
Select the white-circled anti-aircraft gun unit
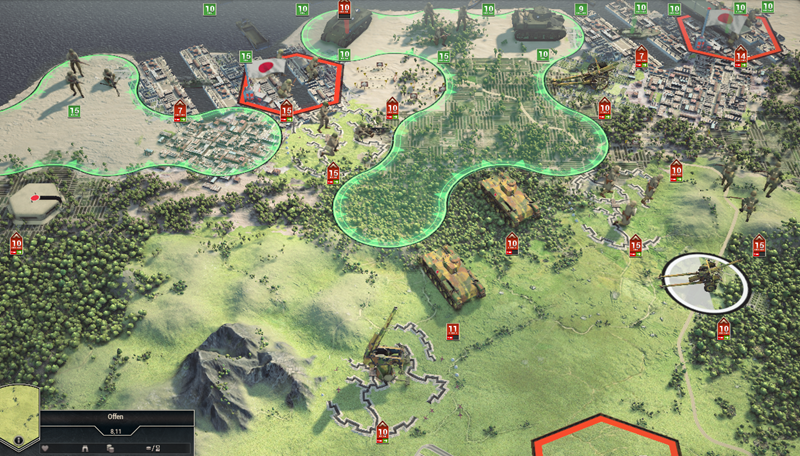coord(708,282)
